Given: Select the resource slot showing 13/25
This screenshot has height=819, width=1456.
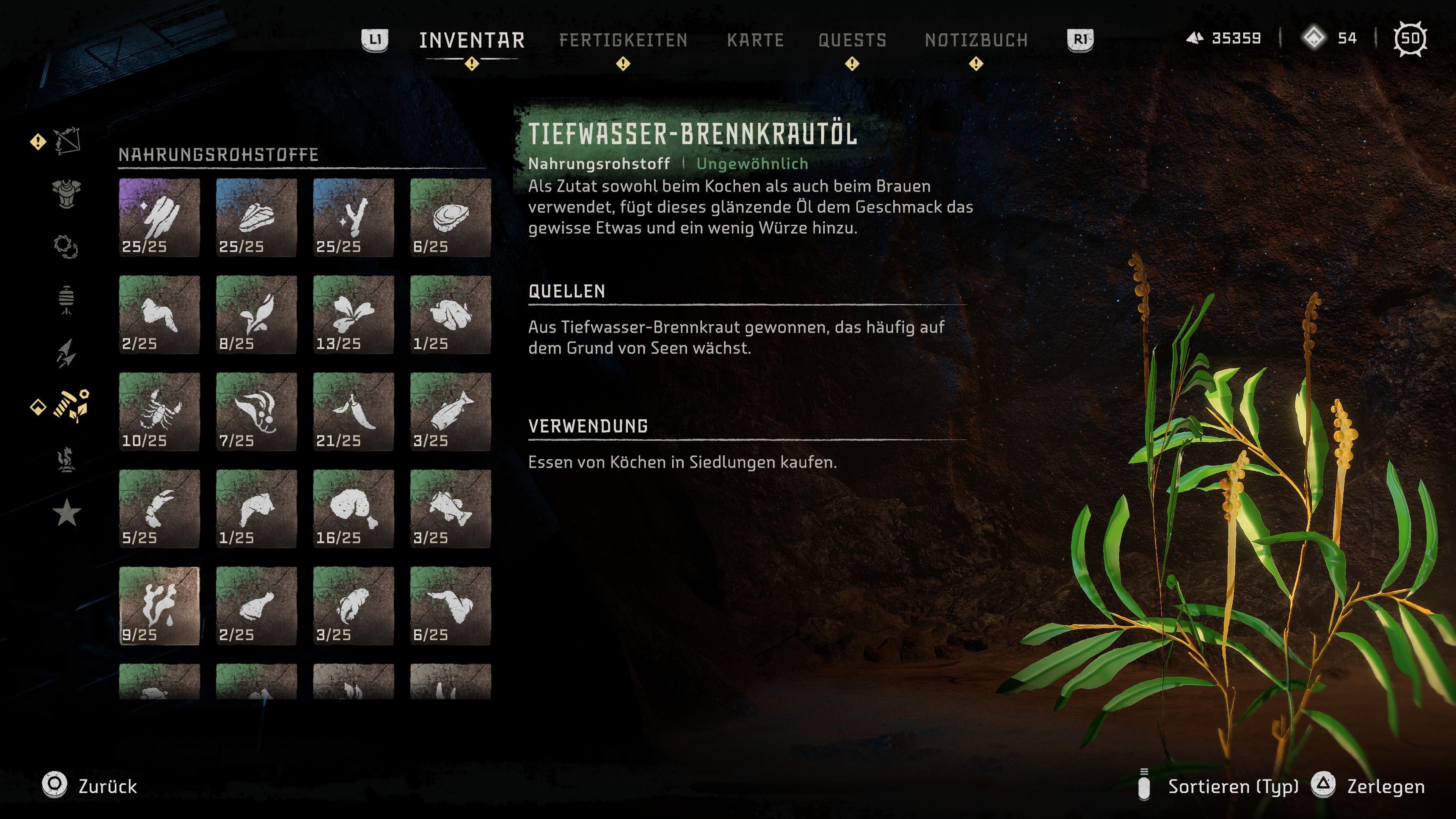Looking at the screenshot, I should 353,315.
